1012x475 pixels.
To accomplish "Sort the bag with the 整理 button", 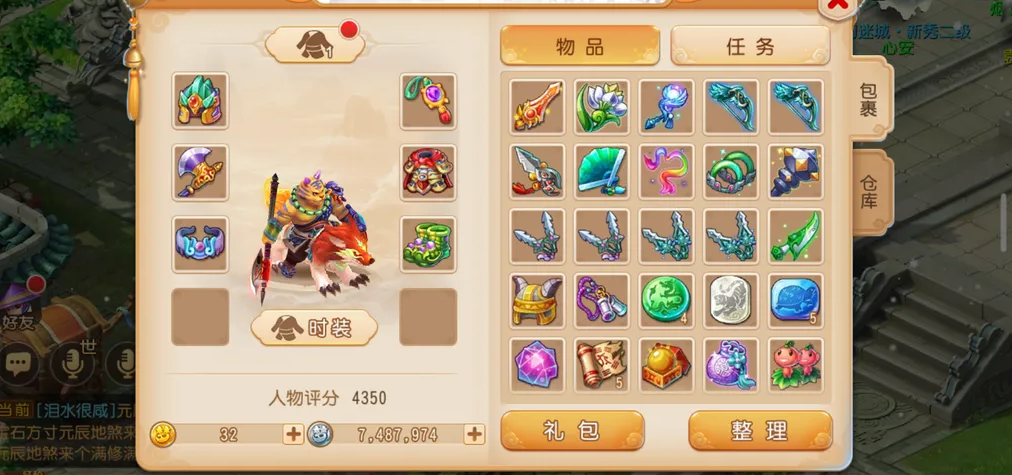I will [x=760, y=431].
